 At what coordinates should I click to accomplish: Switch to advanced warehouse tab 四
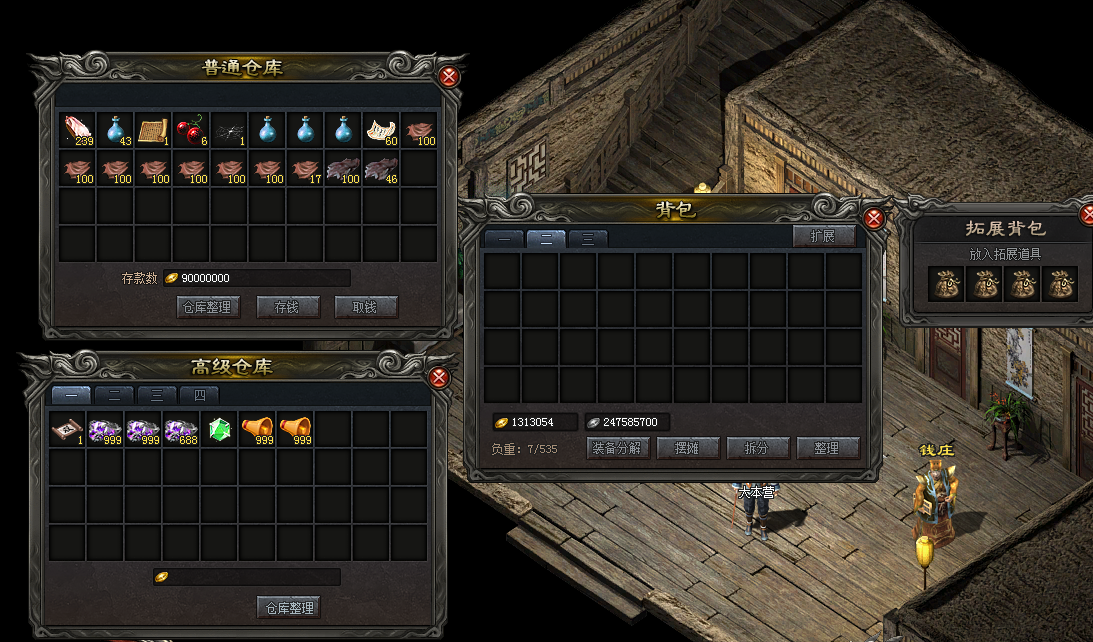pyautogui.click(x=199, y=395)
